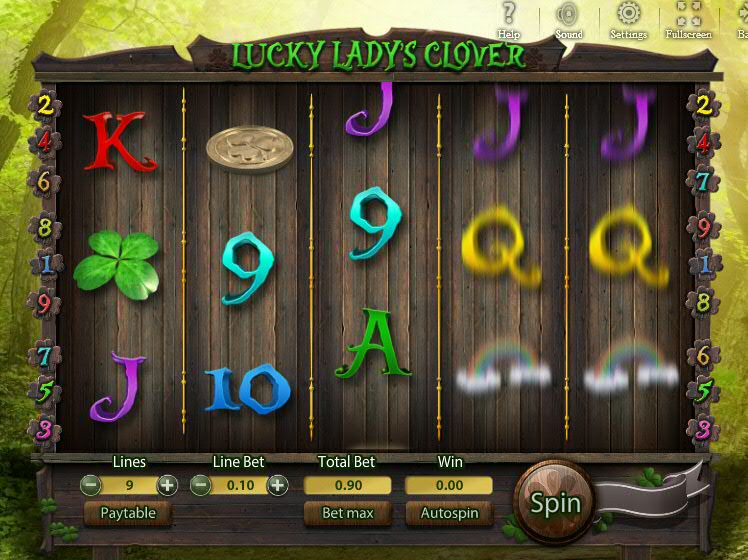The height and width of the screenshot is (560, 748).
Task: Open the Help screen
Action: click(x=509, y=19)
